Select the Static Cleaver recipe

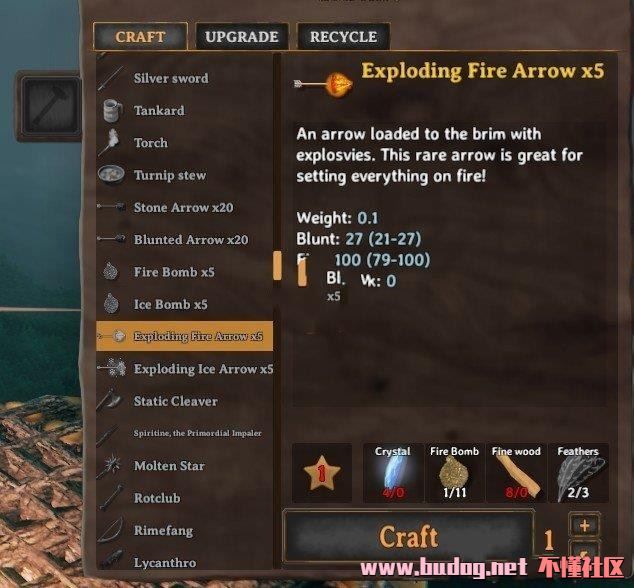[175, 401]
